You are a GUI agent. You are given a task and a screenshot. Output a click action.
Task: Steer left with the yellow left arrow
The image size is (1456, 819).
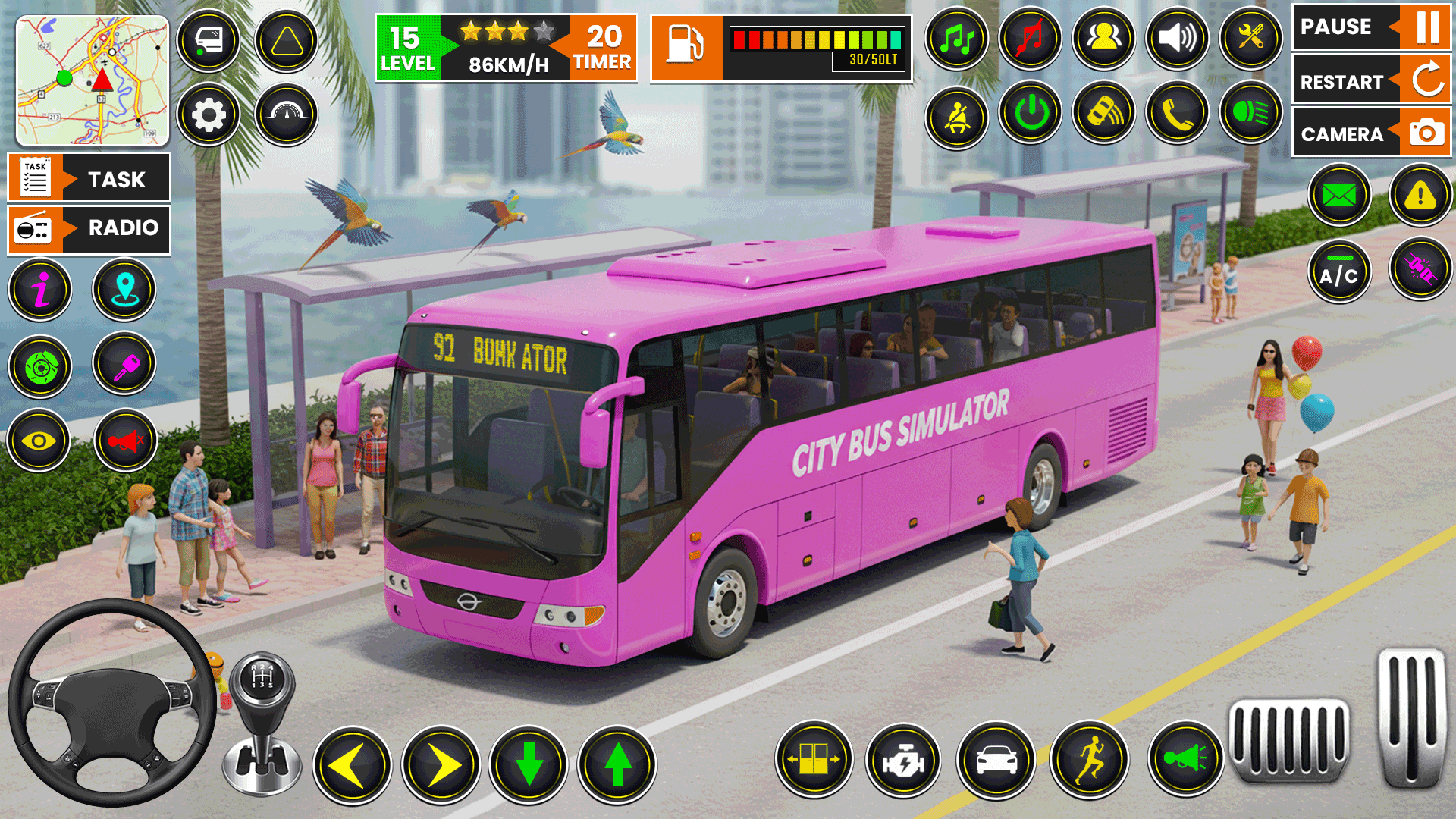(353, 764)
